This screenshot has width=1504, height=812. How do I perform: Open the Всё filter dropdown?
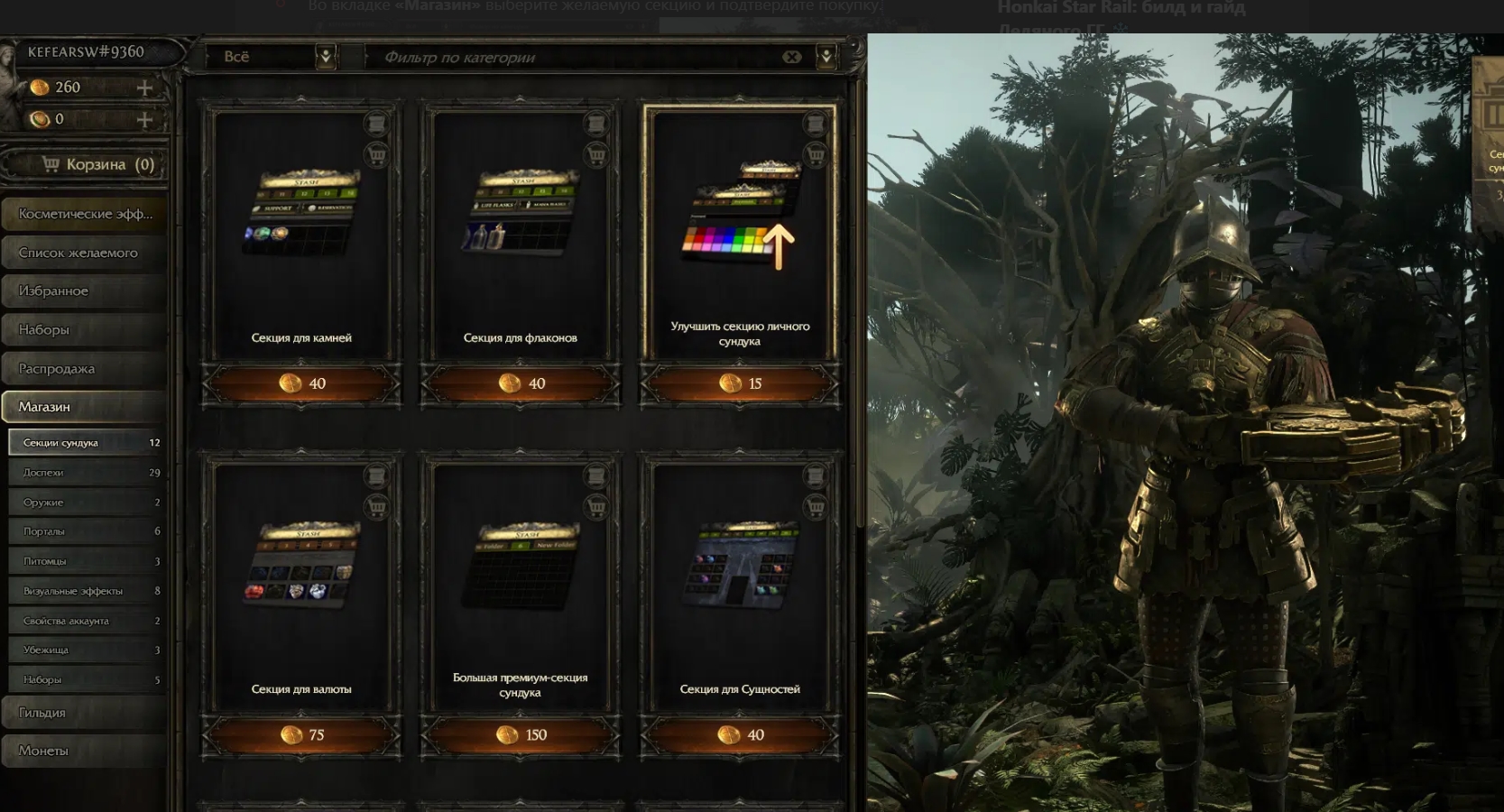(x=325, y=57)
